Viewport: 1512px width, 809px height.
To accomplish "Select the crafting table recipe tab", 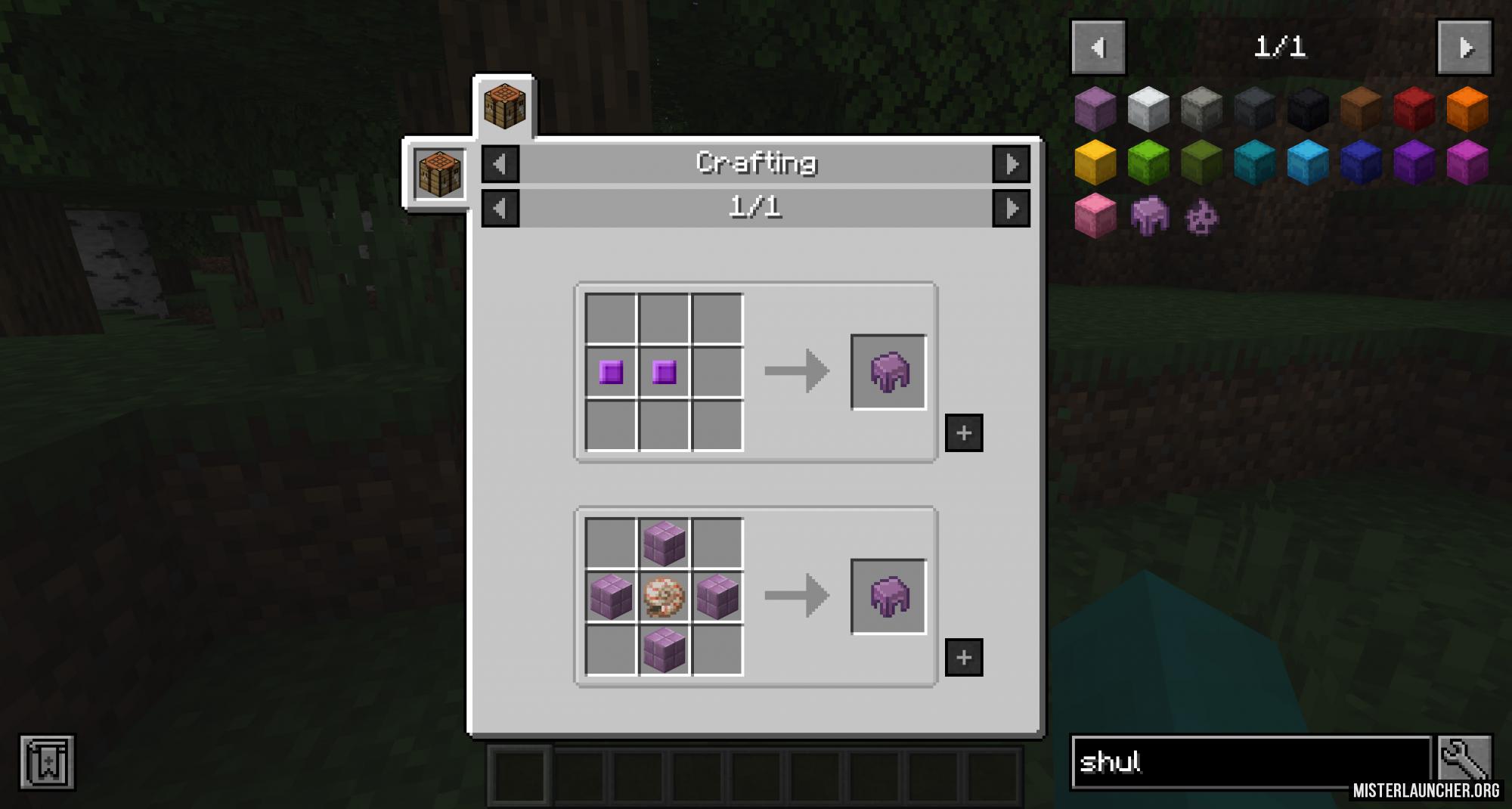I will 504,107.
